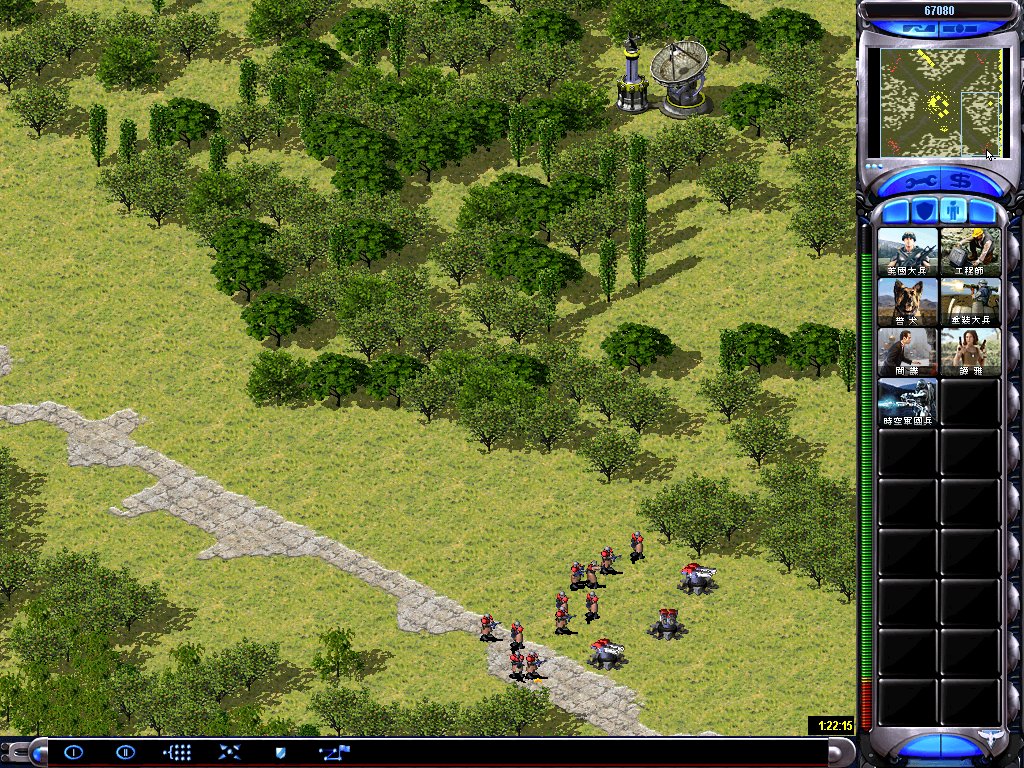This screenshot has width=1024, height=768.
Task: Queue a Chrono Legionnaire (时空军团兵)
Action: tap(908, 402)
